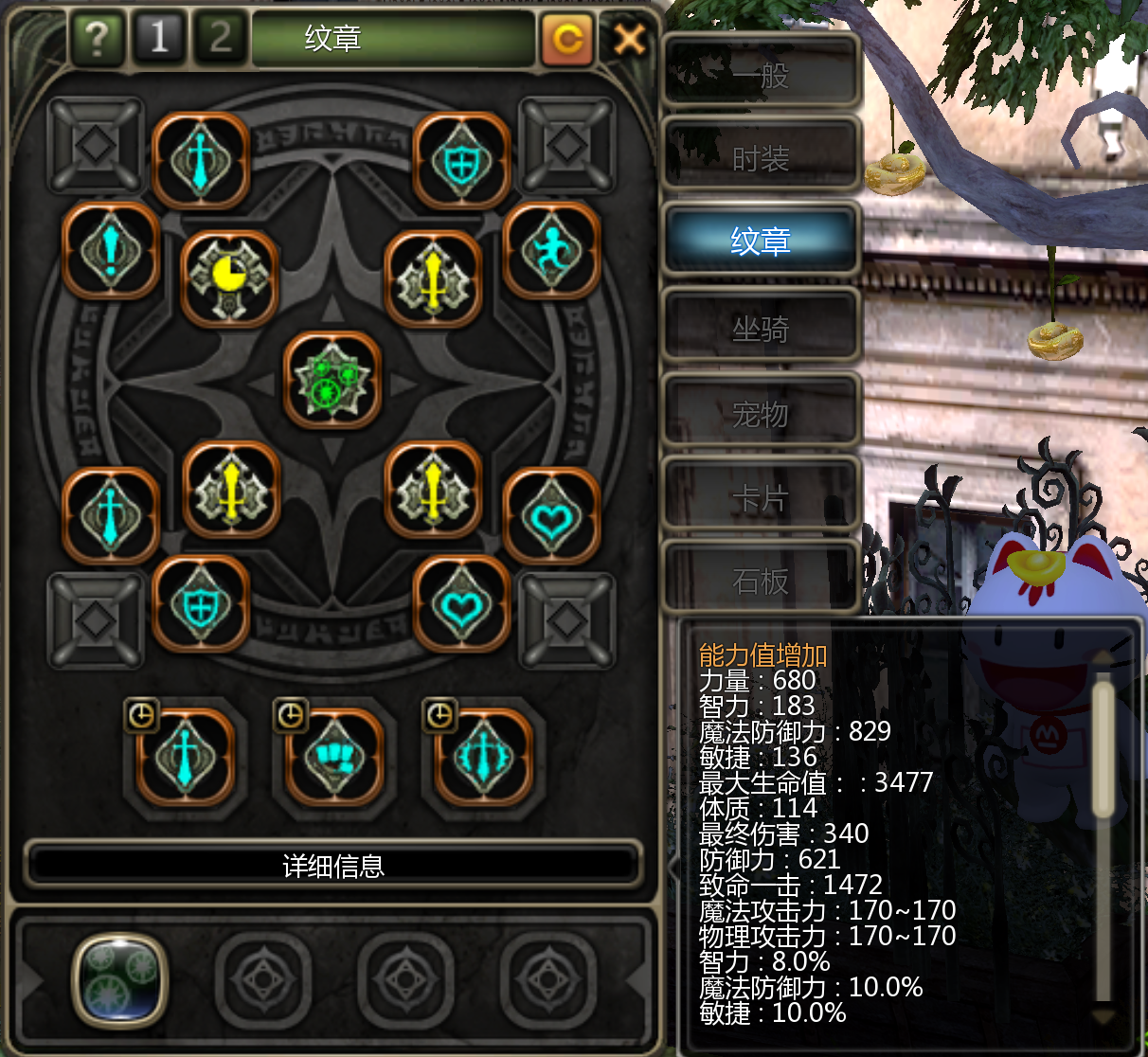Screen dimensions: 1148x1057
Task: Select the highlighted 纹章 side tab
Action: pos(761,241)
